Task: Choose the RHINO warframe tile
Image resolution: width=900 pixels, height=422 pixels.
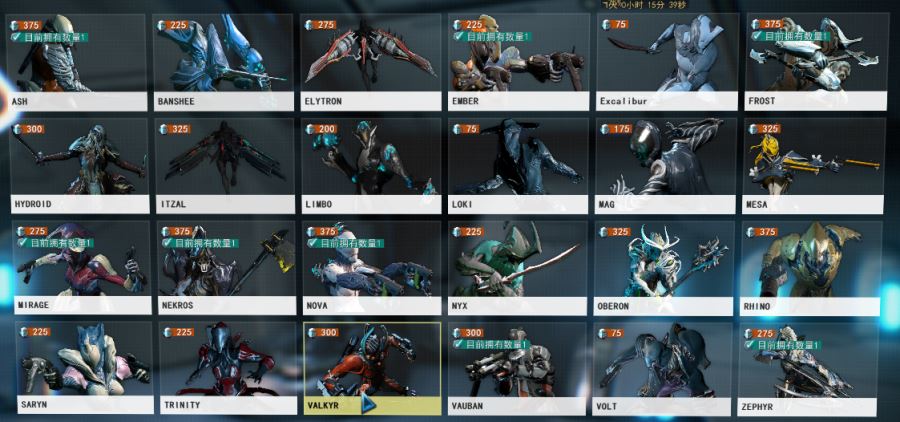Action: click(x=811, y=267)
